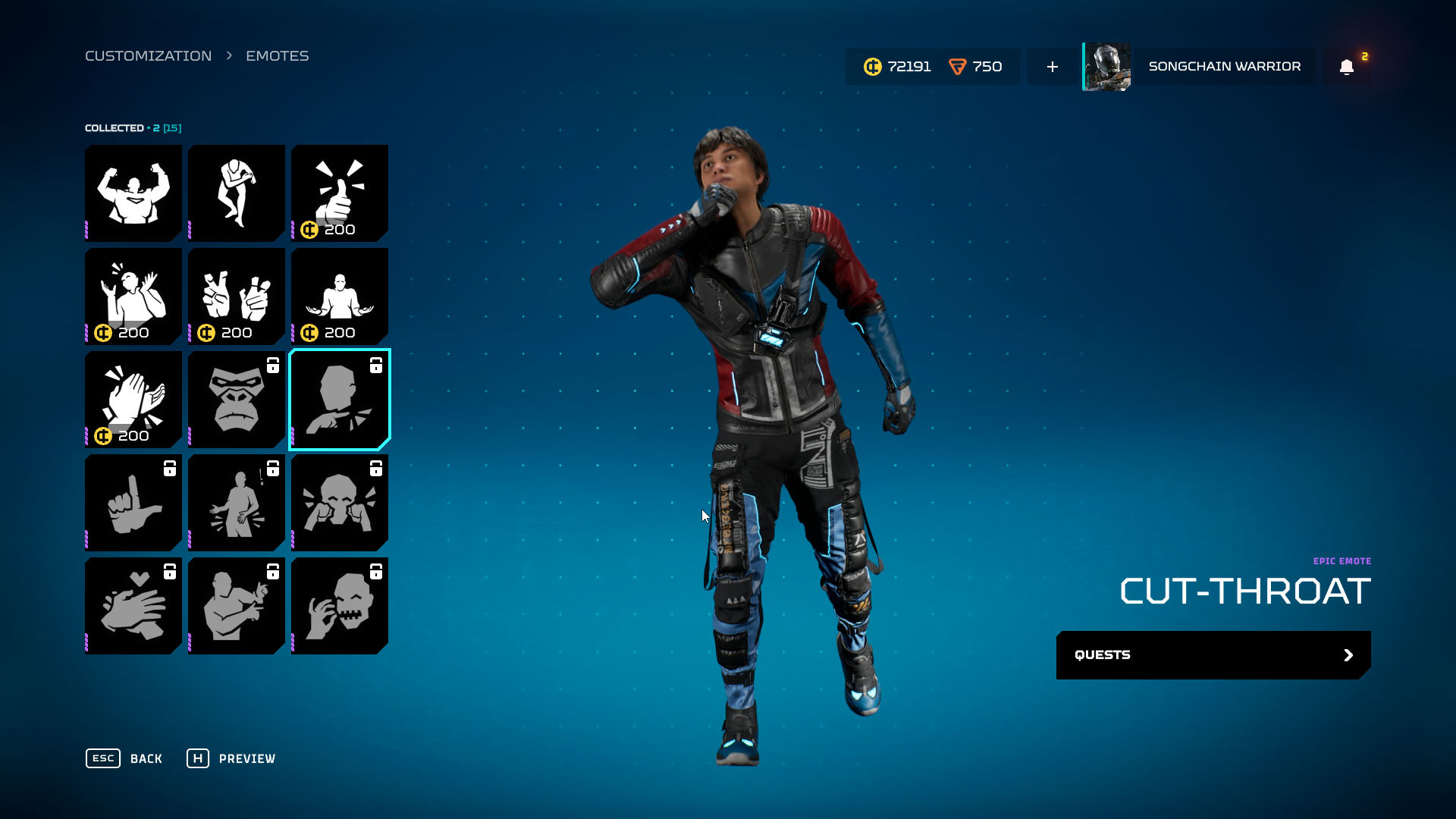This screenshot has width=1456, height=819.
Task: Add more currency with the plus button
Action: [1053, 67]
